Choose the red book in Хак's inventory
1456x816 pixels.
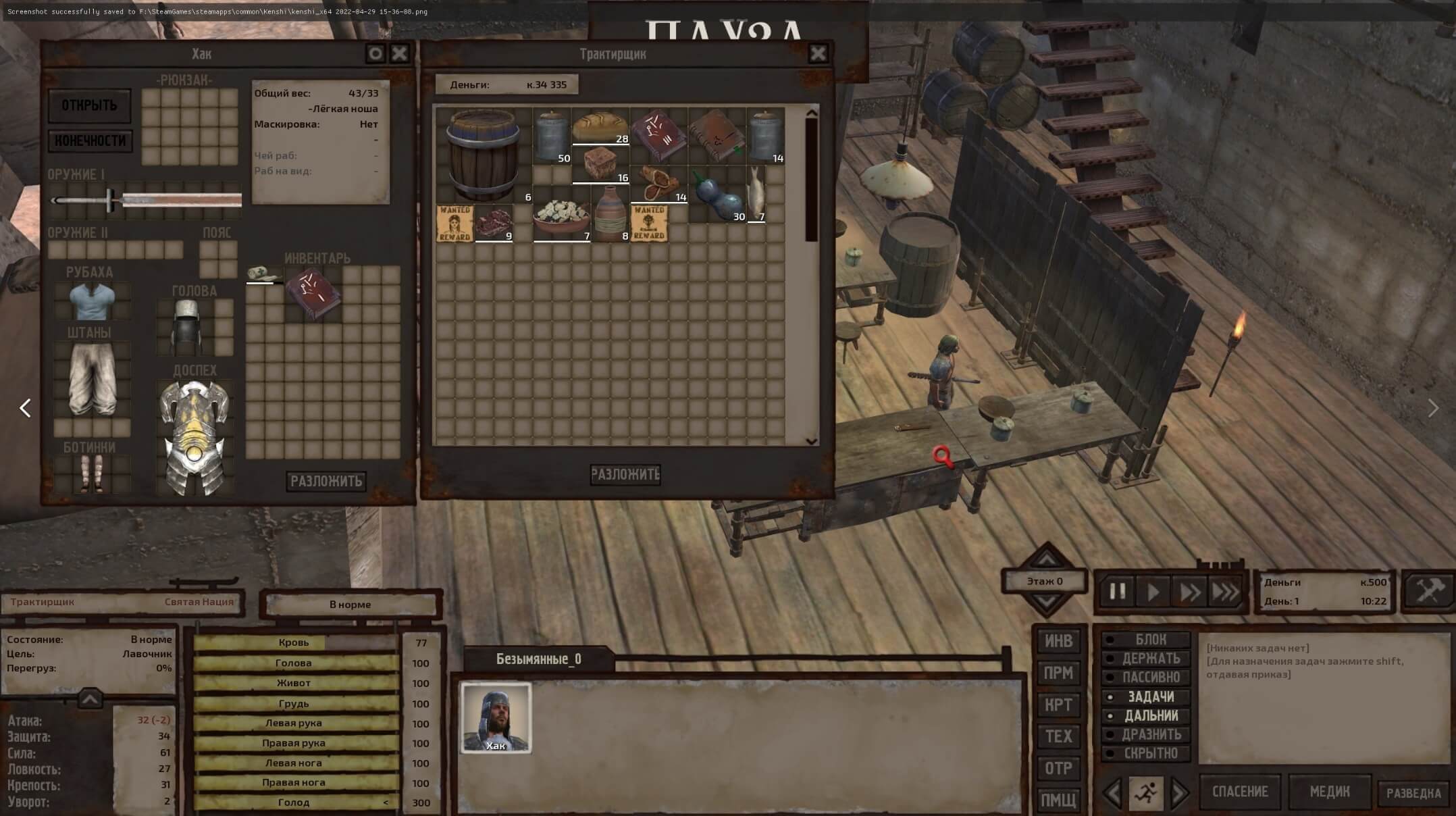(x=314, y=293)
